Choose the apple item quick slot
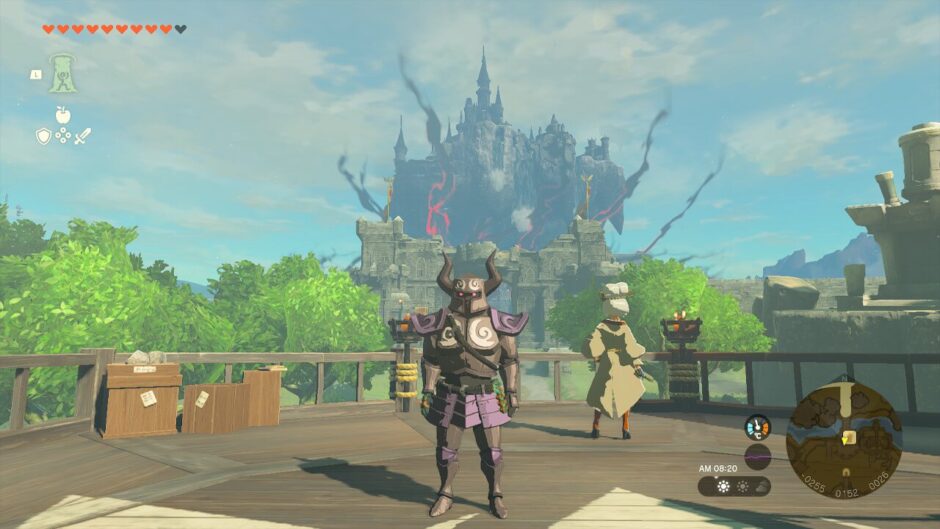Screen dimensions: 940x529 63,115
